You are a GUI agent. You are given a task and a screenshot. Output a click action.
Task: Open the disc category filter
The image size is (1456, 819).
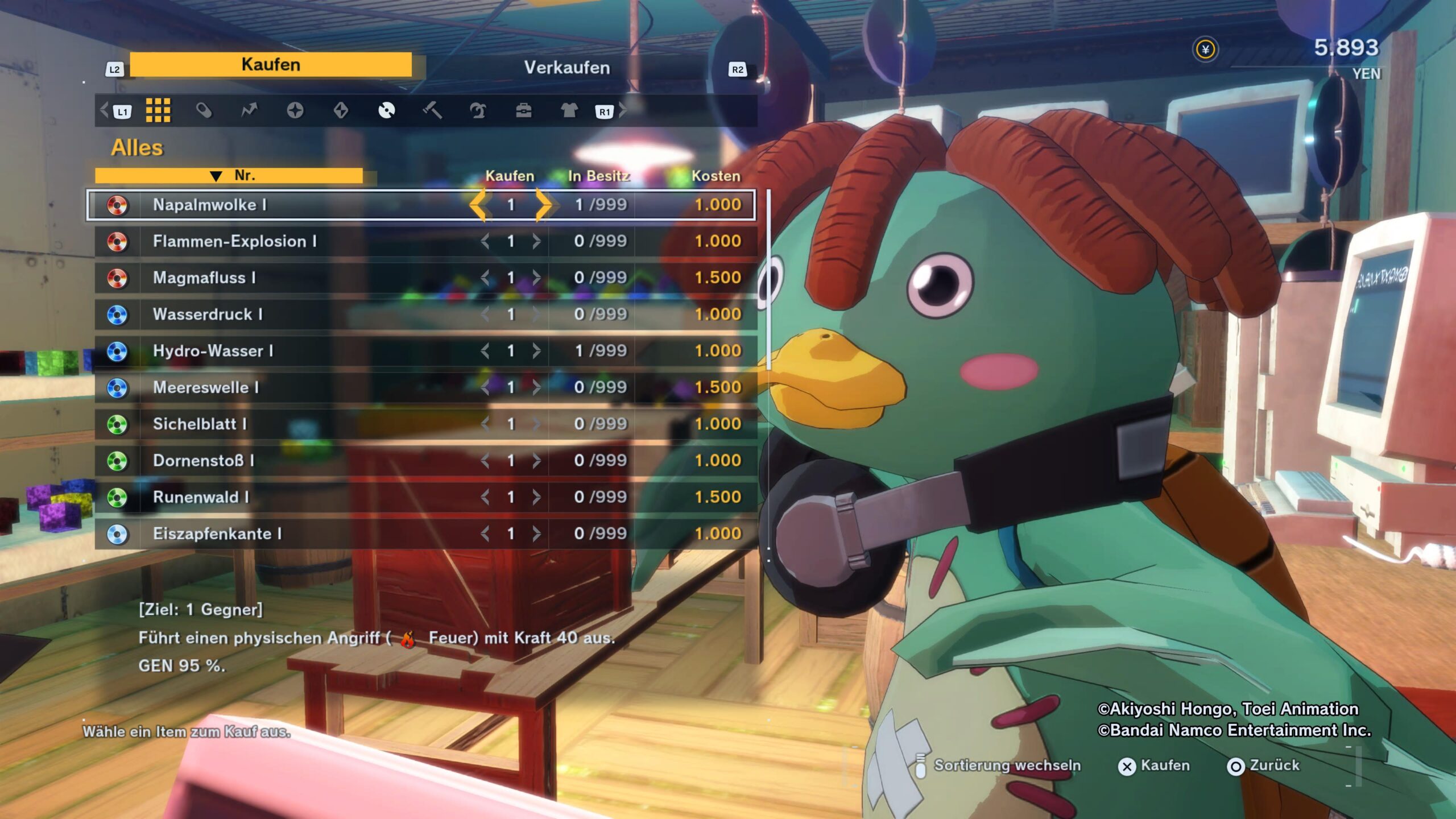[387, 110]
